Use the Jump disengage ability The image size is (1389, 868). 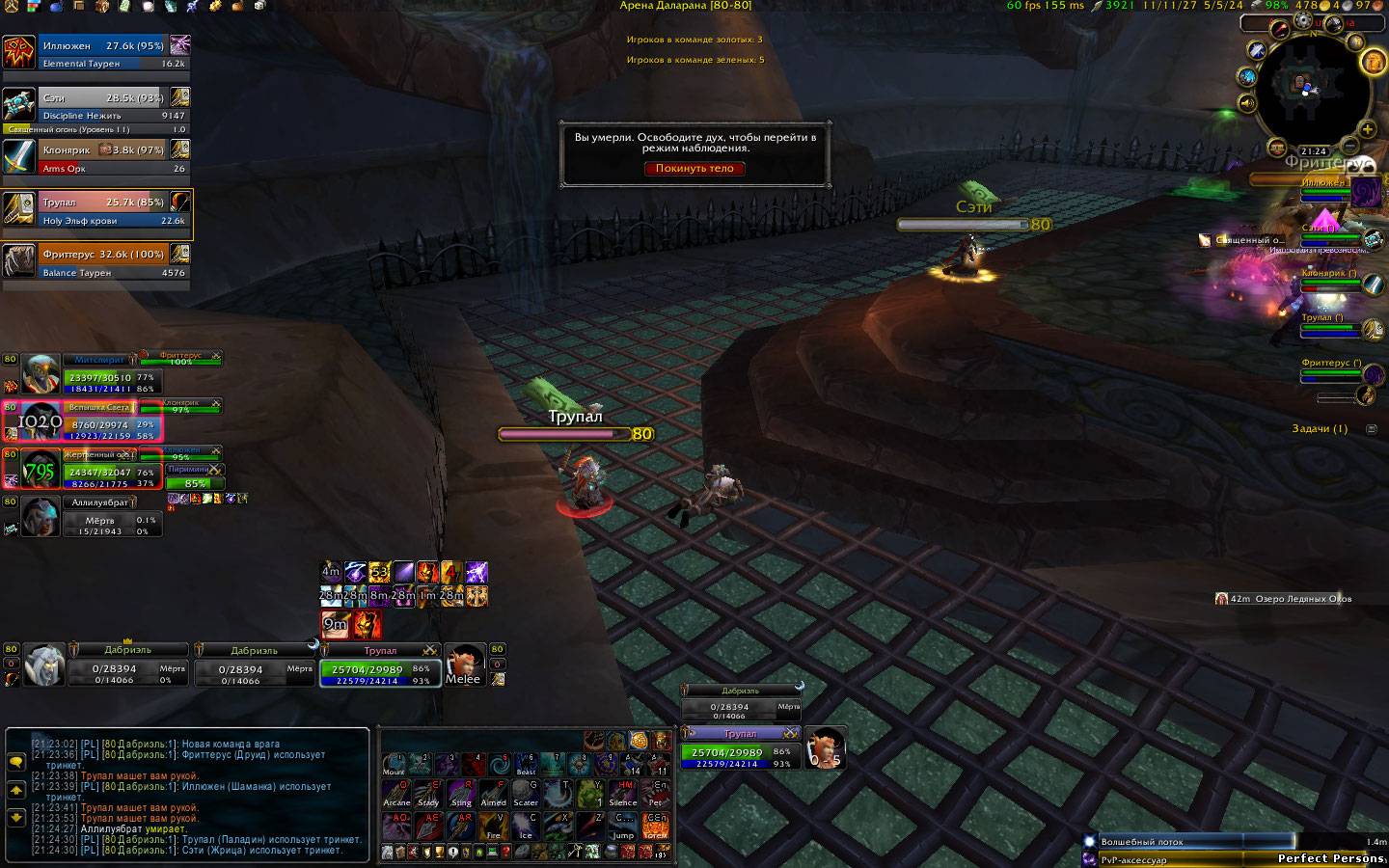click(x=623, y=826)
